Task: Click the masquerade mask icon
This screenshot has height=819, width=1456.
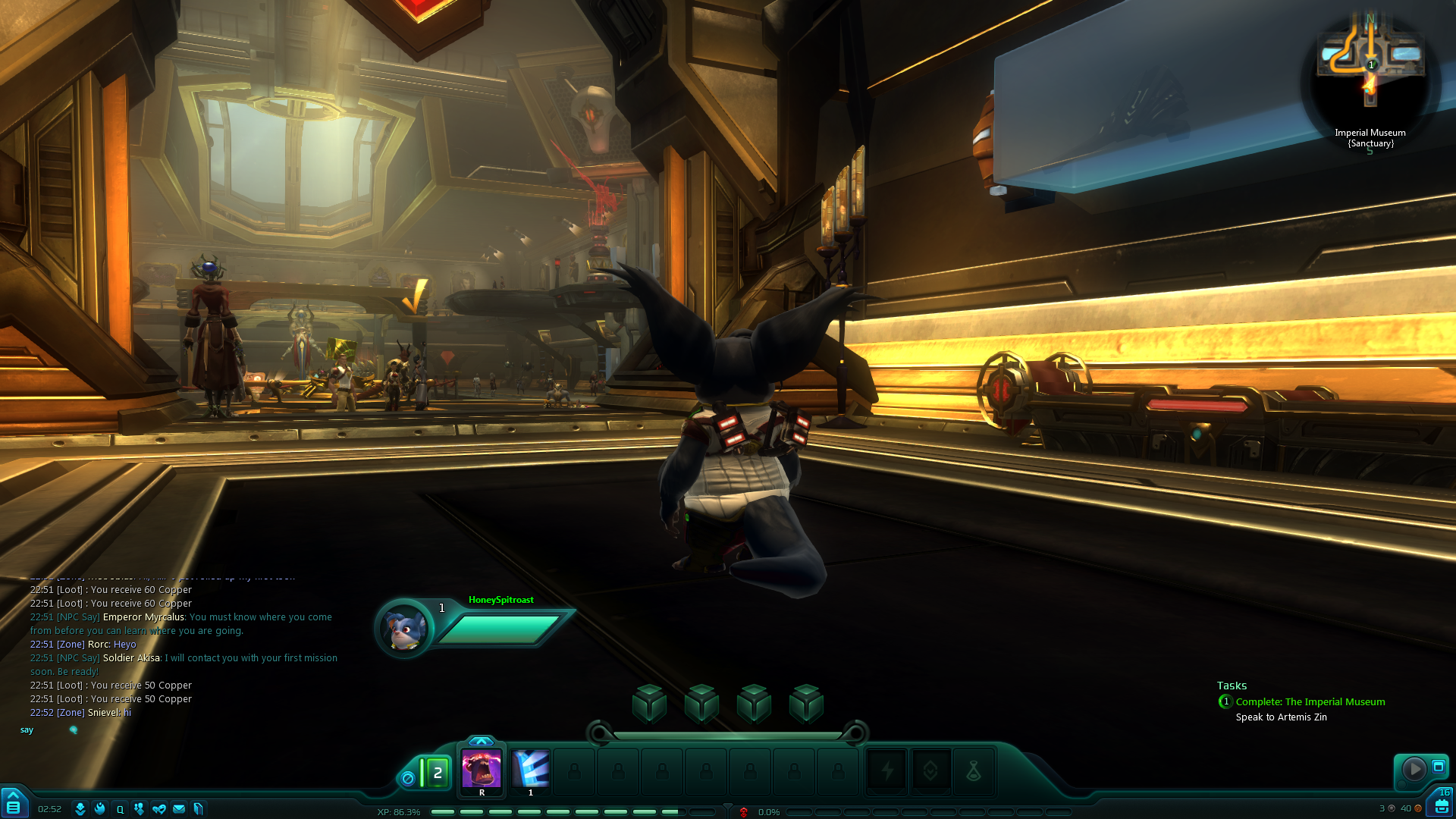Action: point(159,809)
